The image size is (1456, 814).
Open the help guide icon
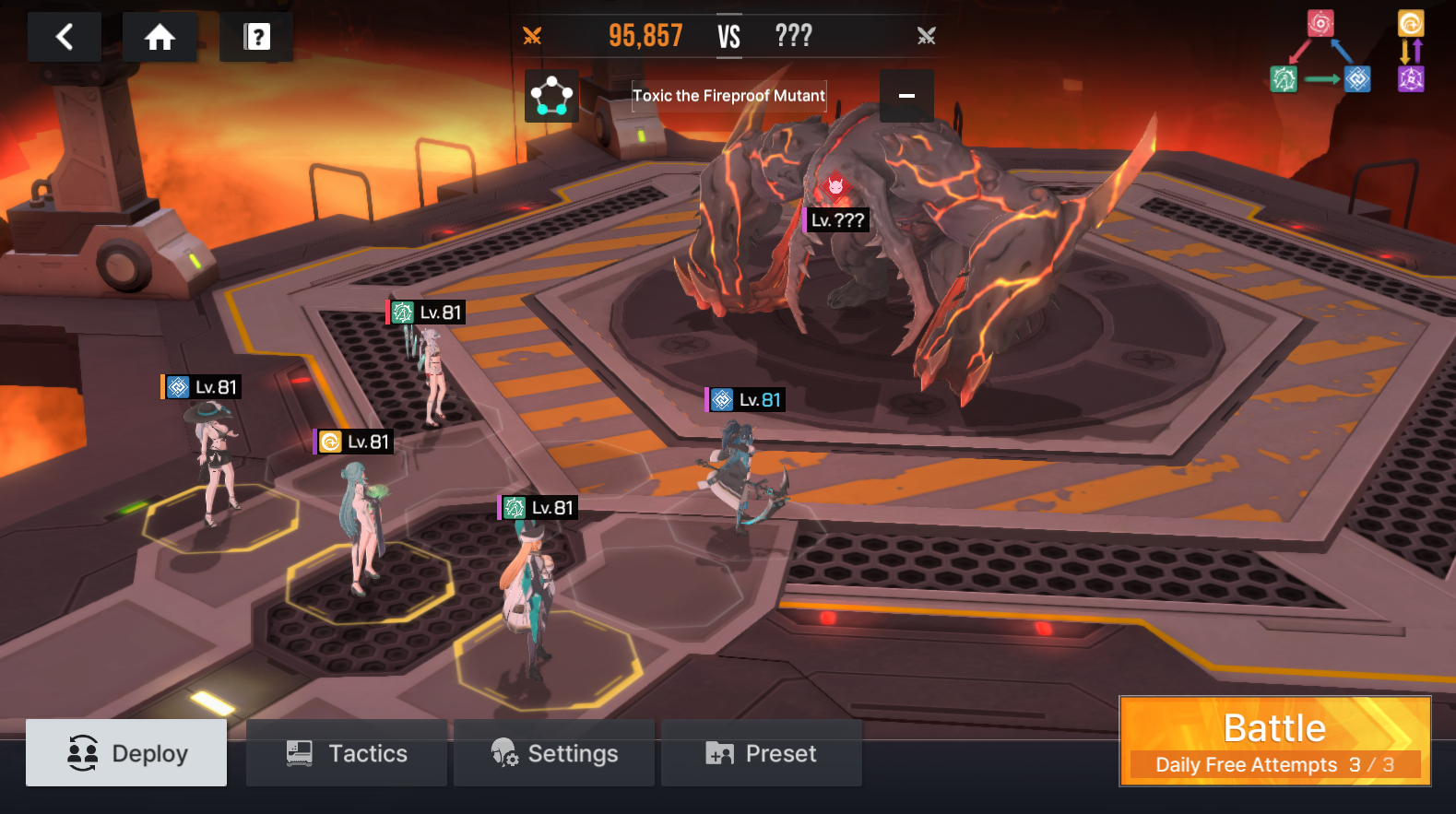click(256, 38)
